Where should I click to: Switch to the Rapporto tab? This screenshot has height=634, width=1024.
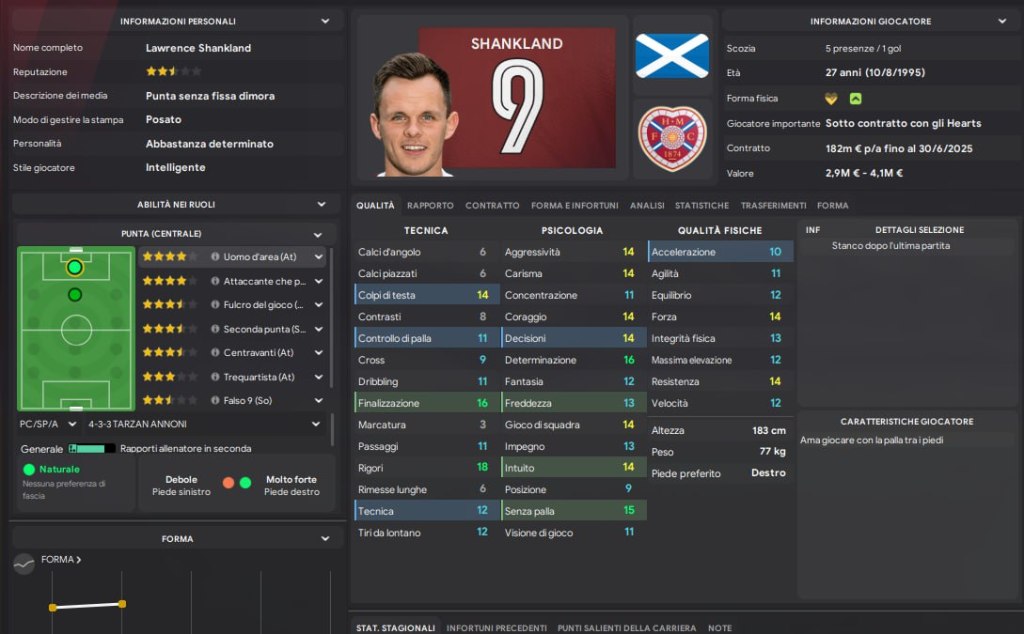click(430, 206)
